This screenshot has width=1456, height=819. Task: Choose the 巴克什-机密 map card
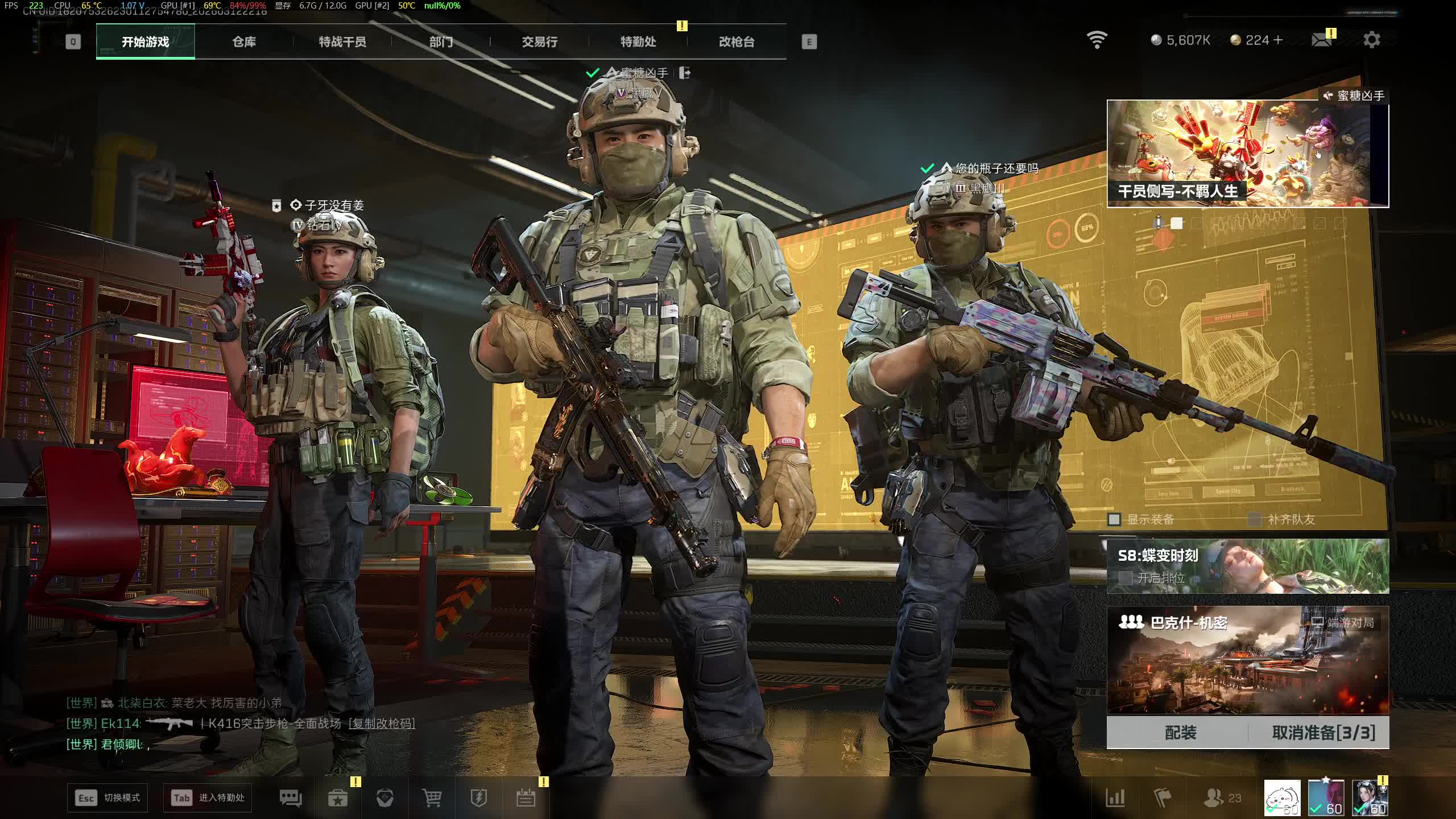point(1247,660)
